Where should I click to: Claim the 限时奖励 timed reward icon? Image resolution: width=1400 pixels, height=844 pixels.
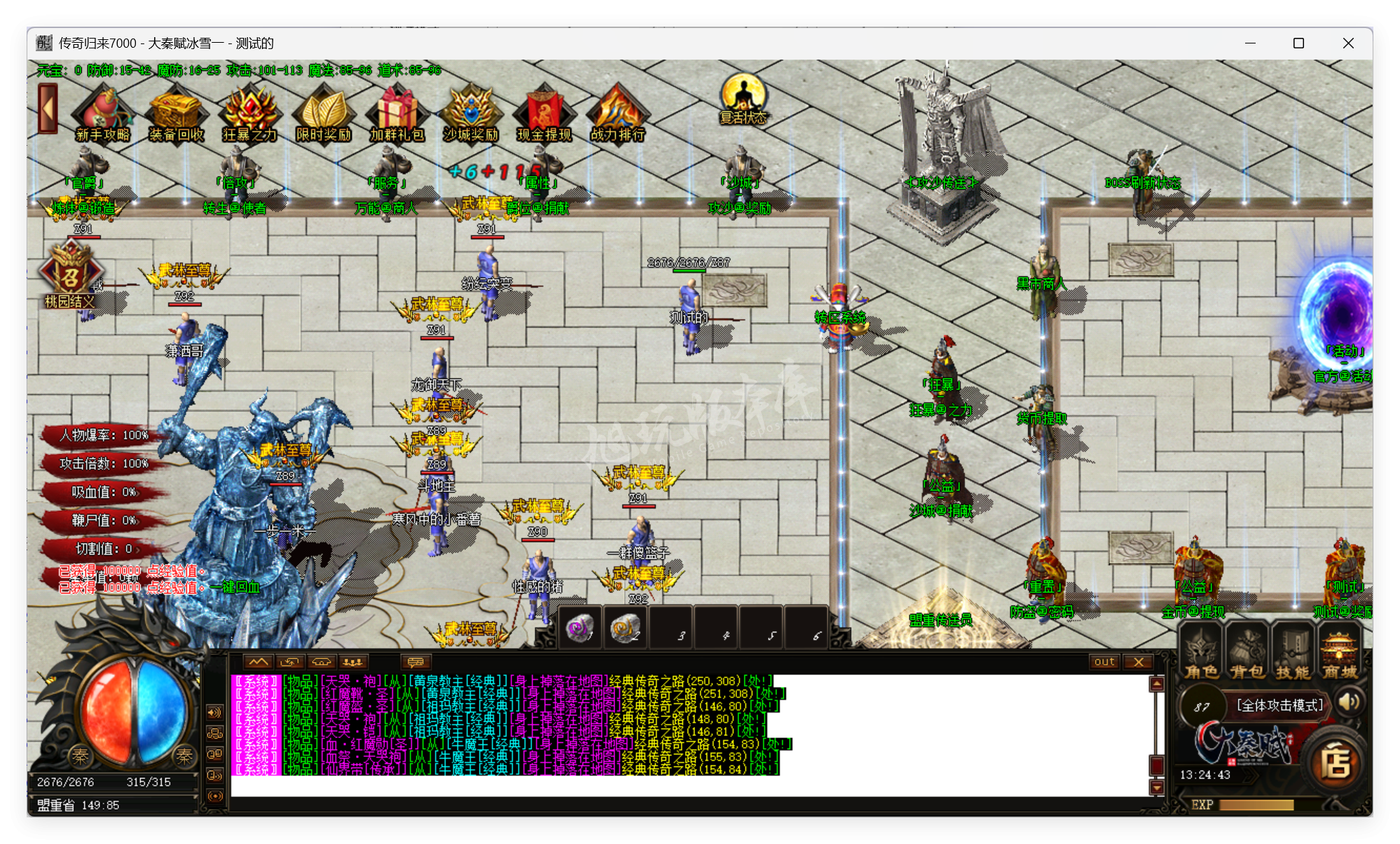click(323, 114)
